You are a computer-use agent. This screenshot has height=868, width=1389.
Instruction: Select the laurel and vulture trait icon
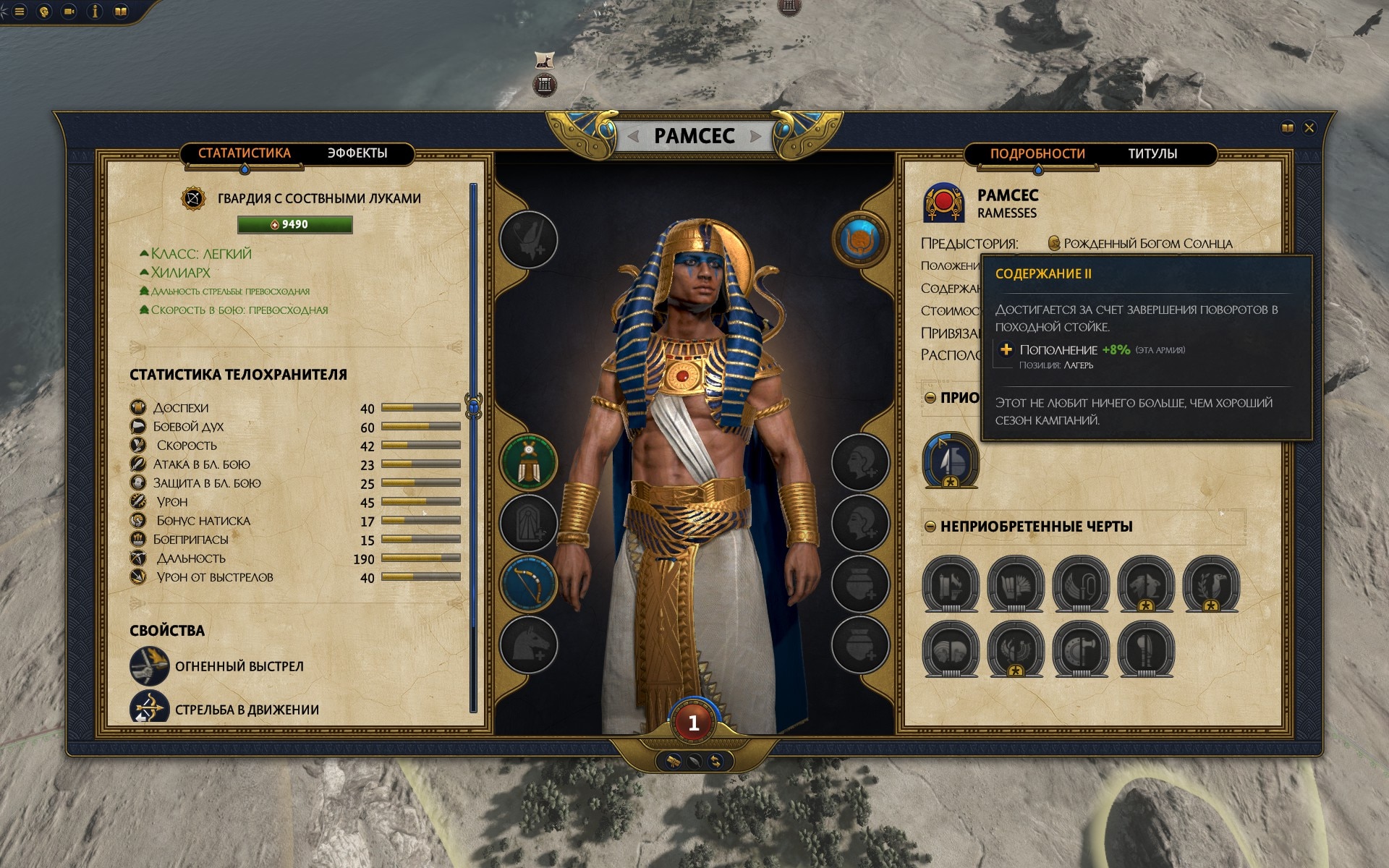1210,584
